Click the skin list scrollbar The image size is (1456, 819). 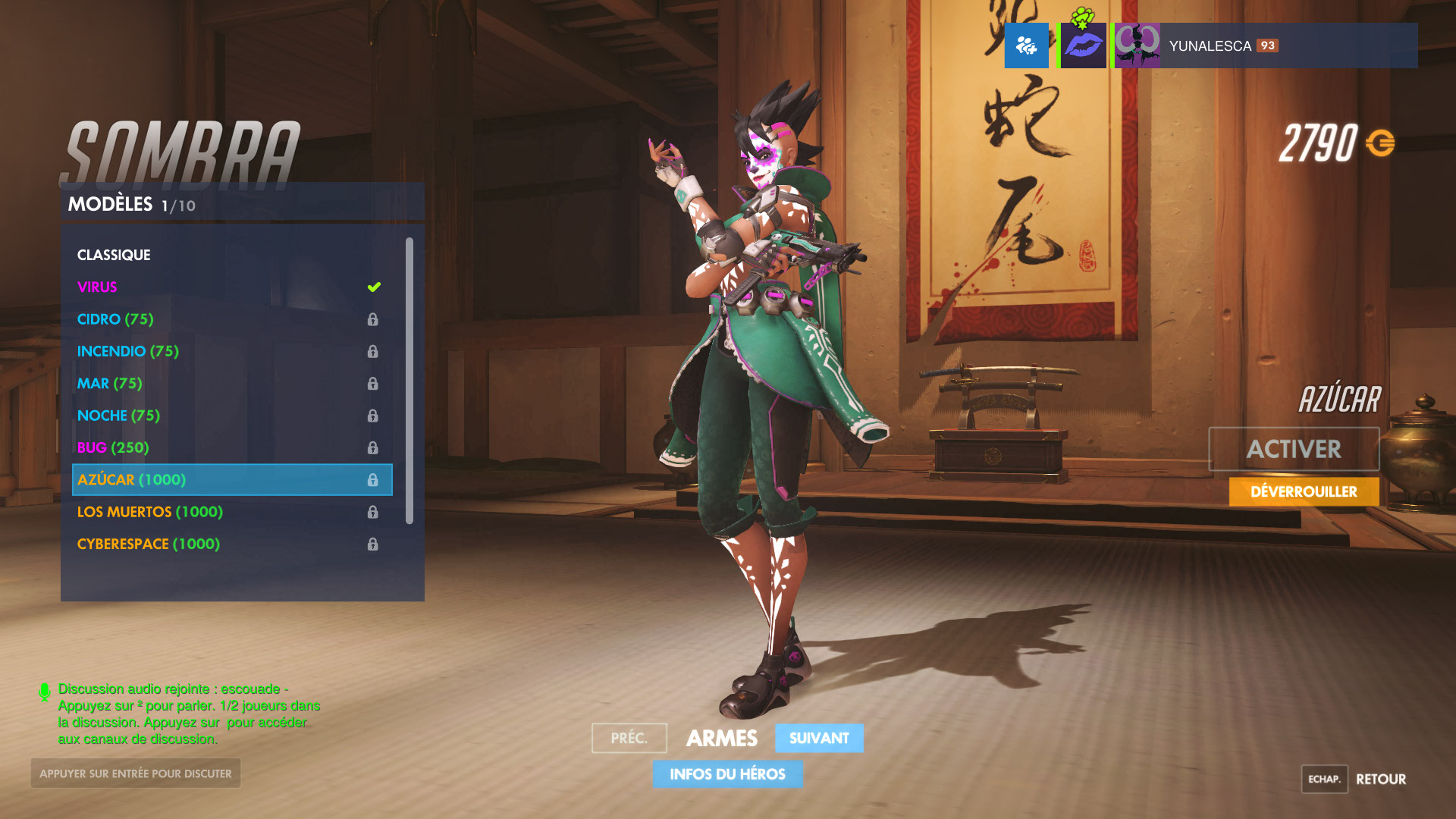pyautogui.click(x=409, y=381)
